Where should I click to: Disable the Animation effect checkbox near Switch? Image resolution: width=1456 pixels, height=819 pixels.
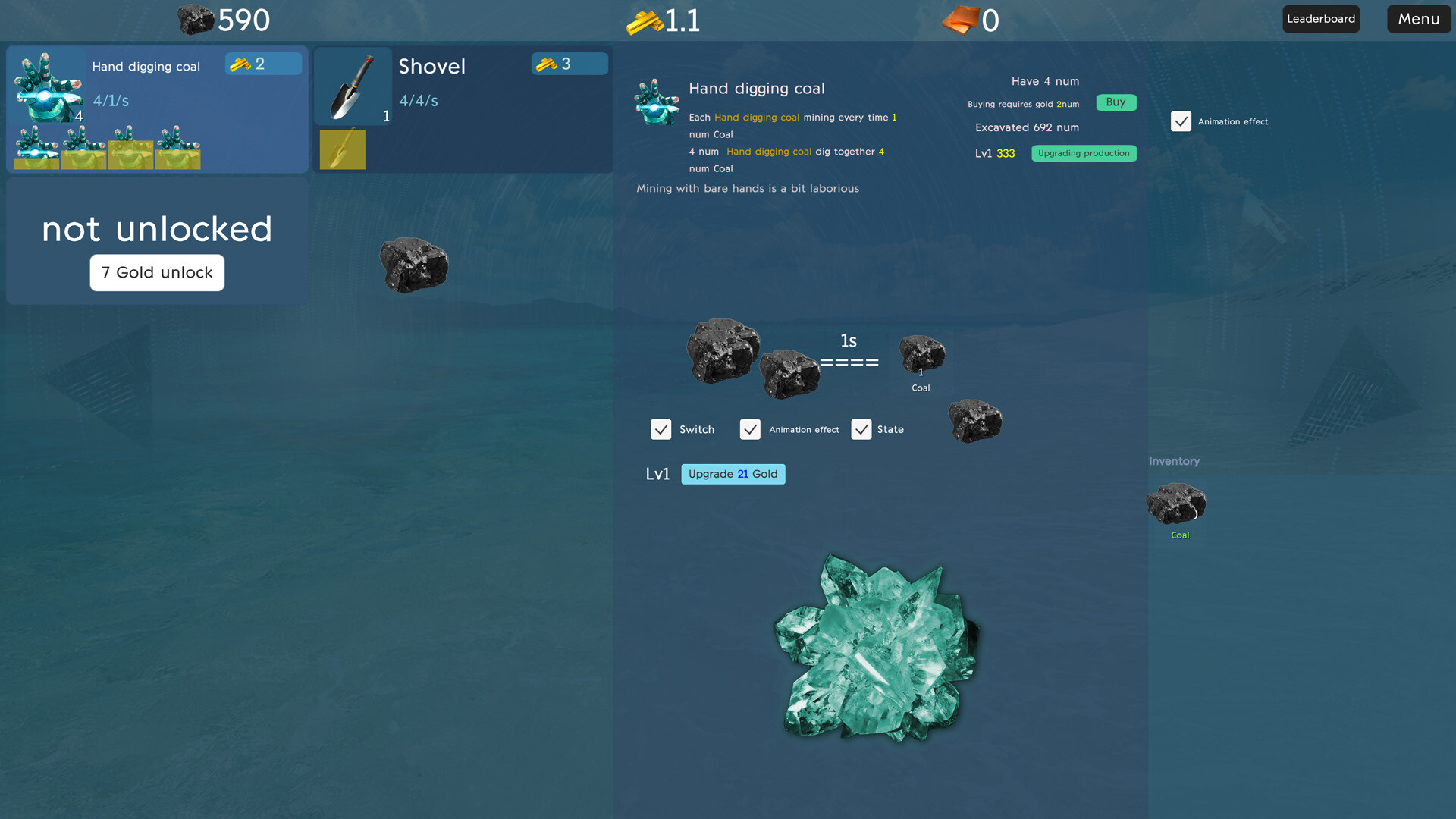750,429
